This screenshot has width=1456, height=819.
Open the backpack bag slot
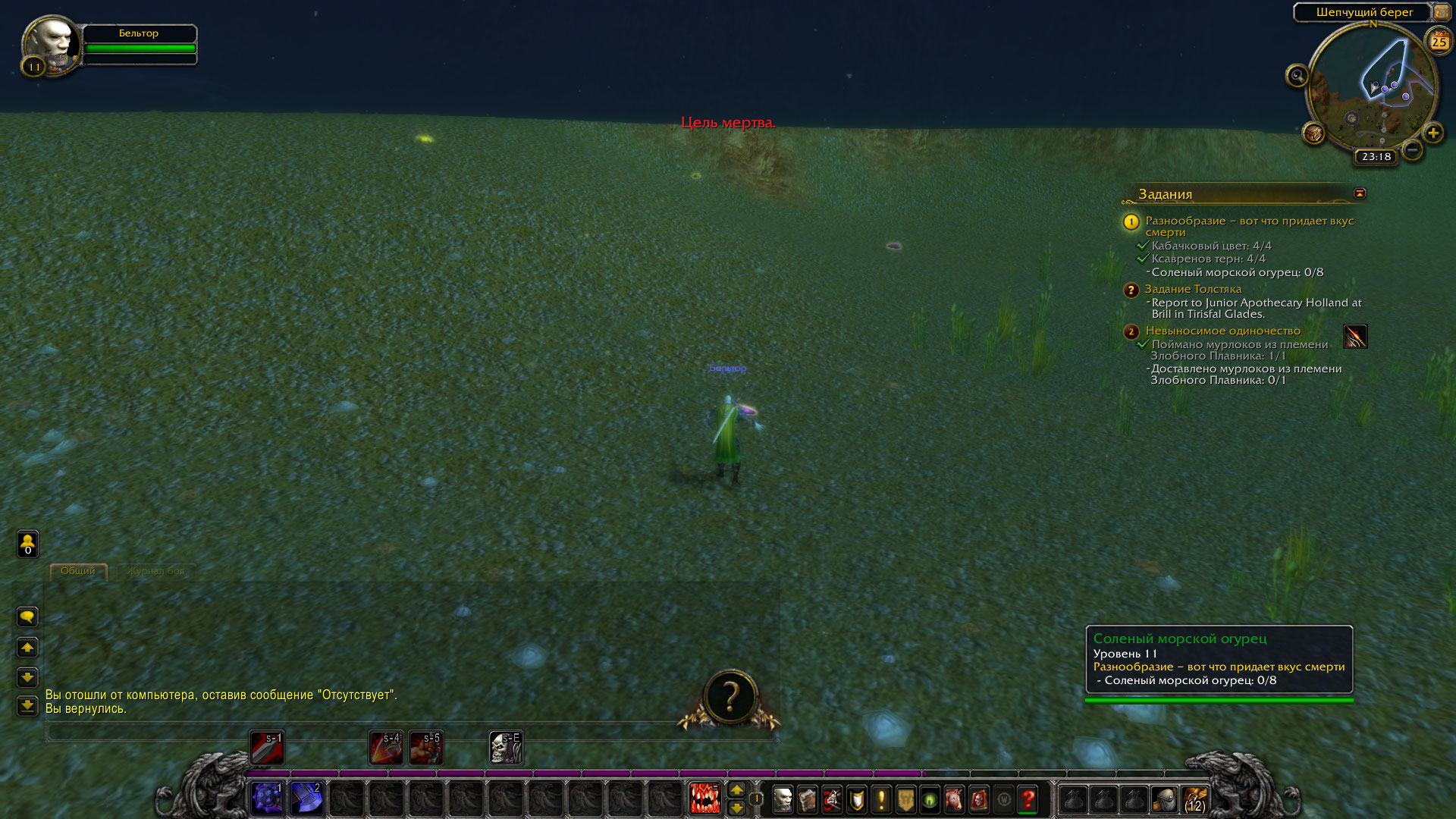[1194, 799]
